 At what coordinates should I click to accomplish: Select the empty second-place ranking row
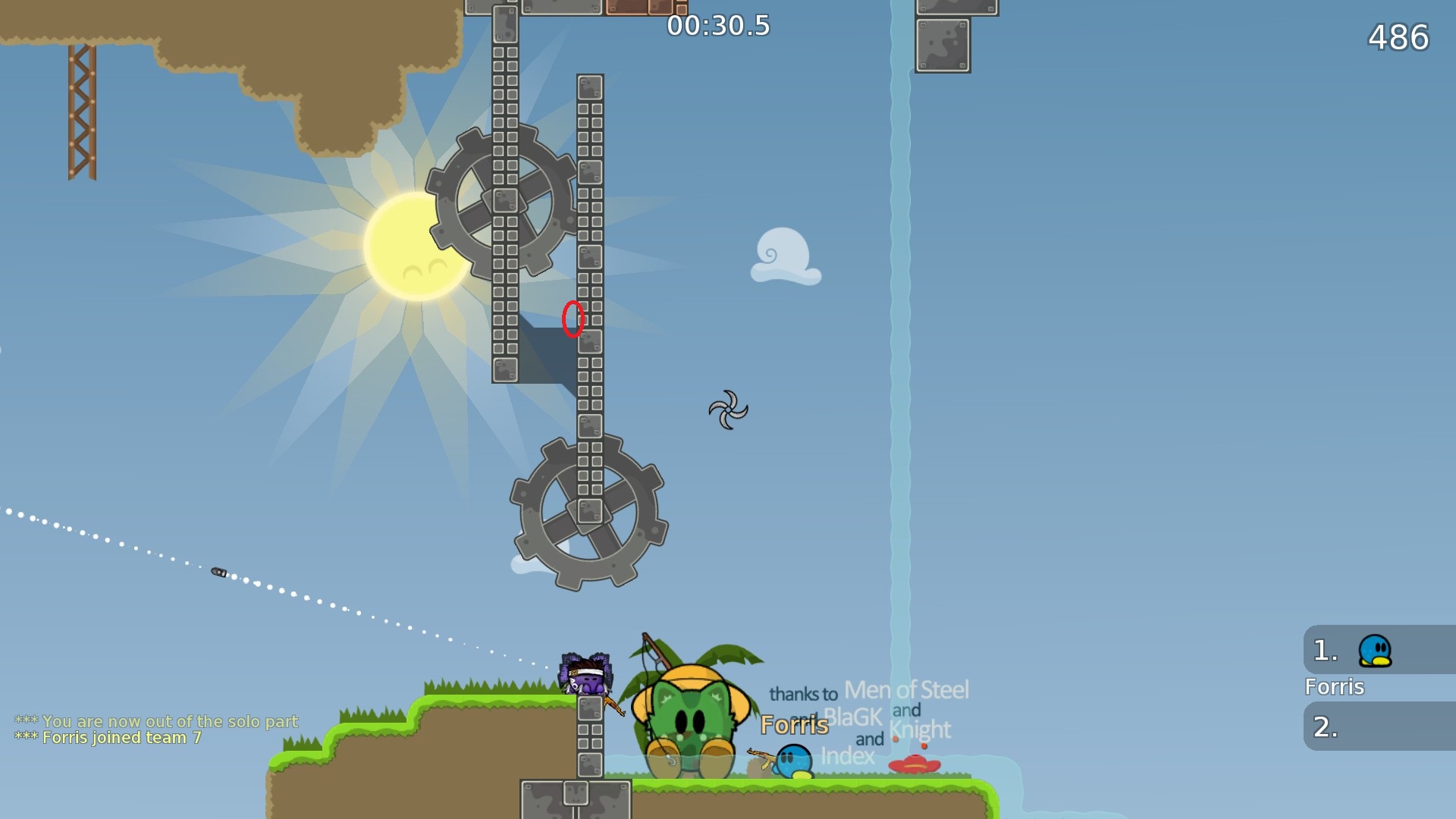point(1377,726)
